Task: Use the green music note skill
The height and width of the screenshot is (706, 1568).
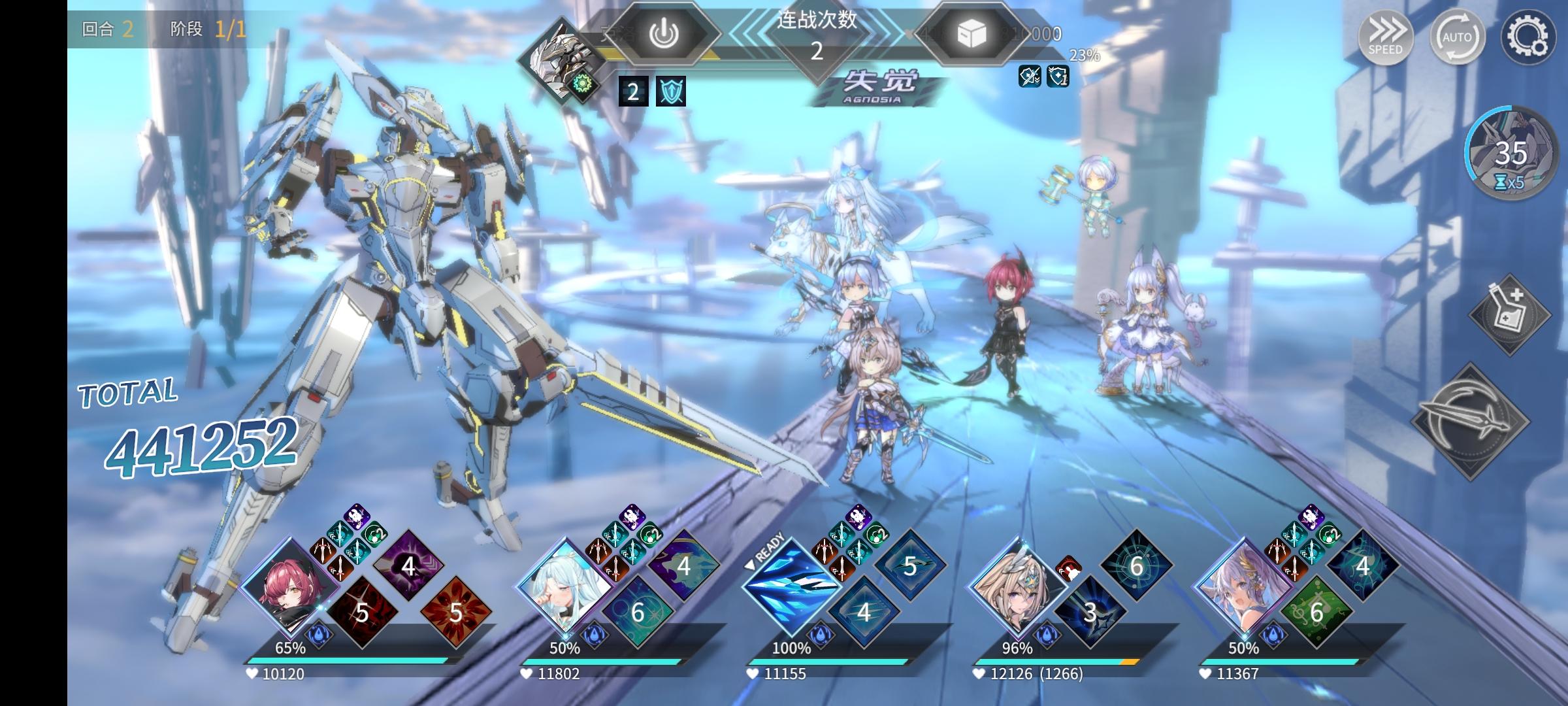Action: tap(1316, 613)
